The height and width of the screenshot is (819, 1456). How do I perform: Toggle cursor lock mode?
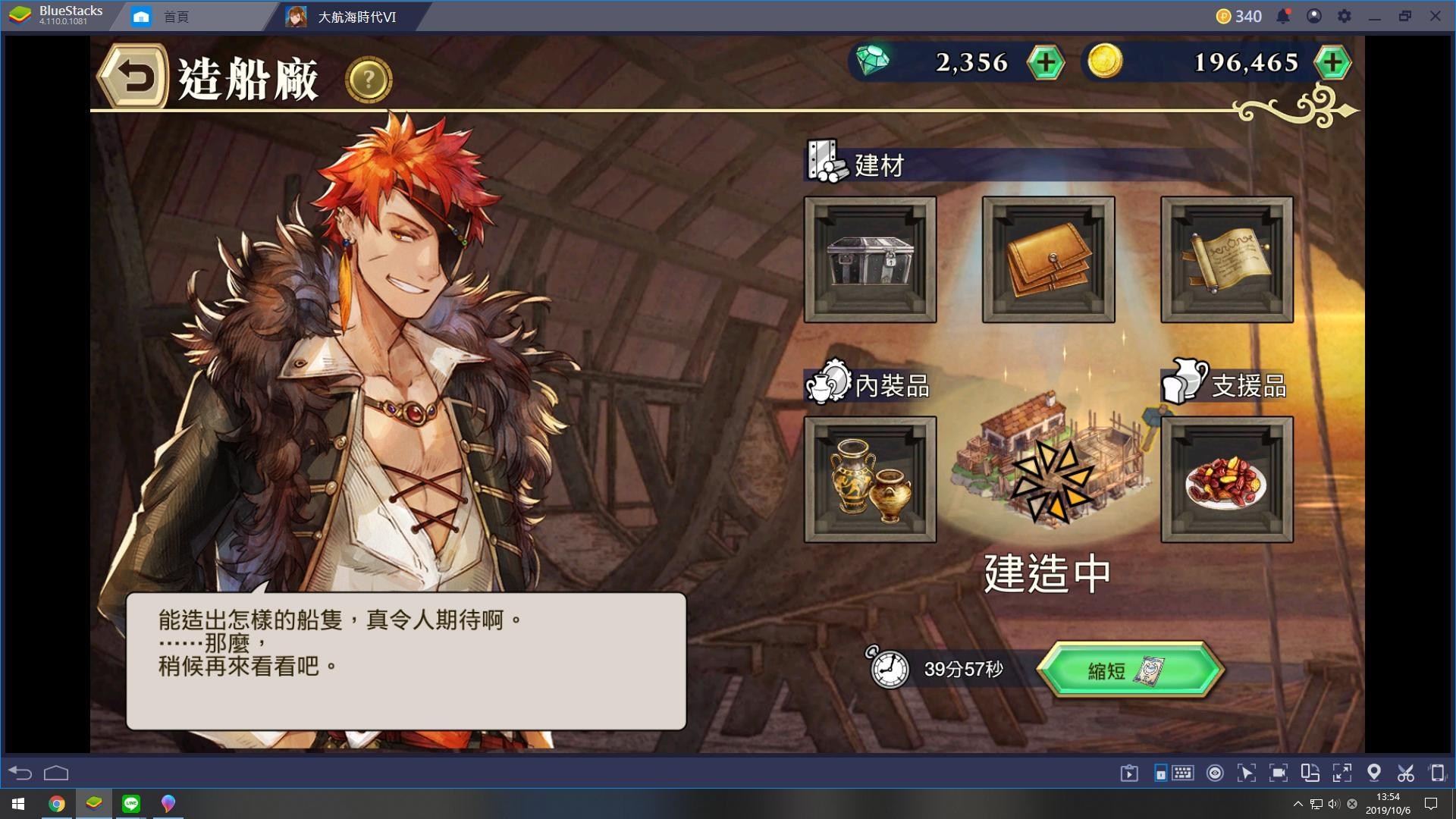[1247, 773]
